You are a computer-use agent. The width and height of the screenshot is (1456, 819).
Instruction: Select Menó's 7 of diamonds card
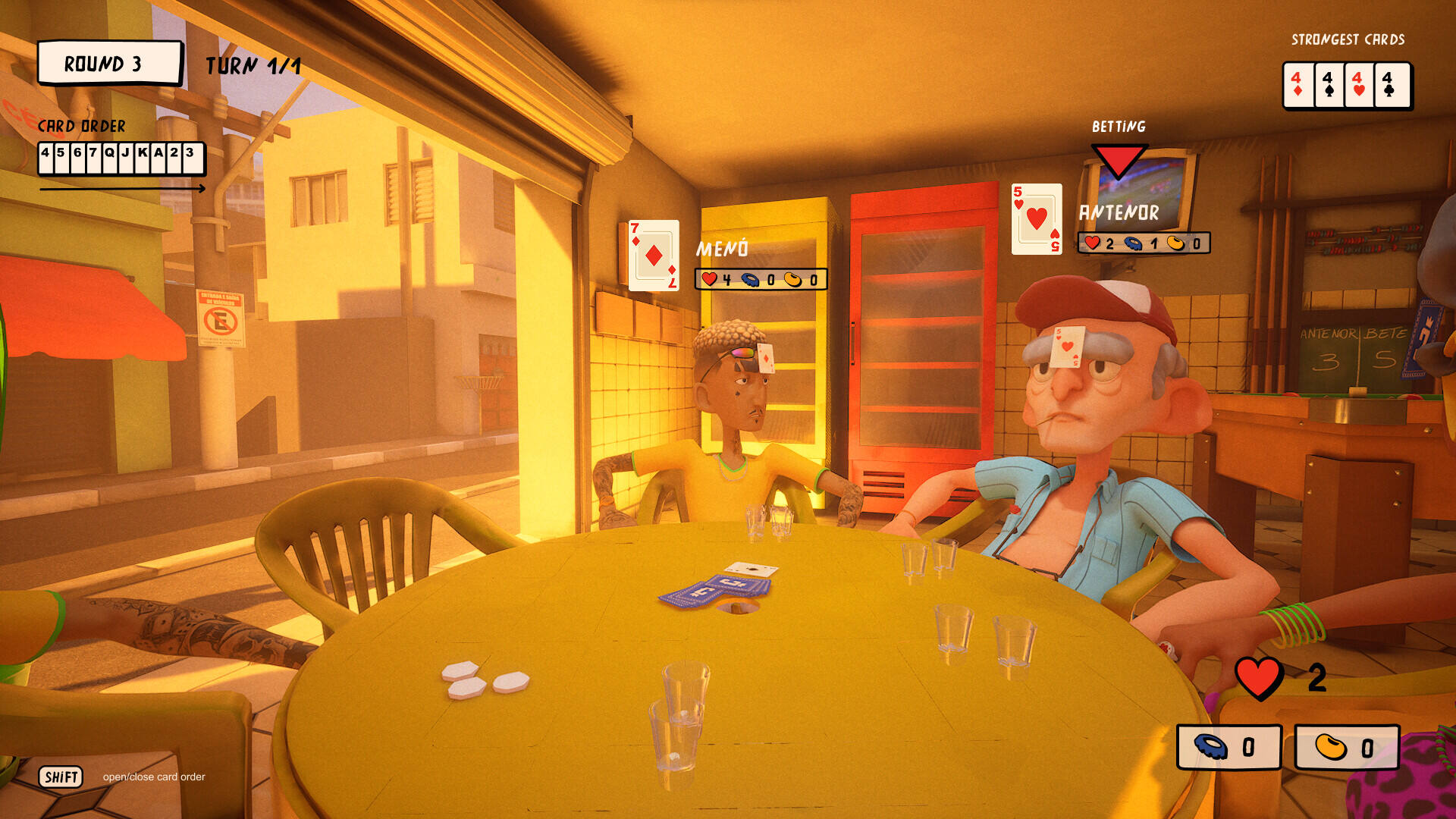[654, 256]
